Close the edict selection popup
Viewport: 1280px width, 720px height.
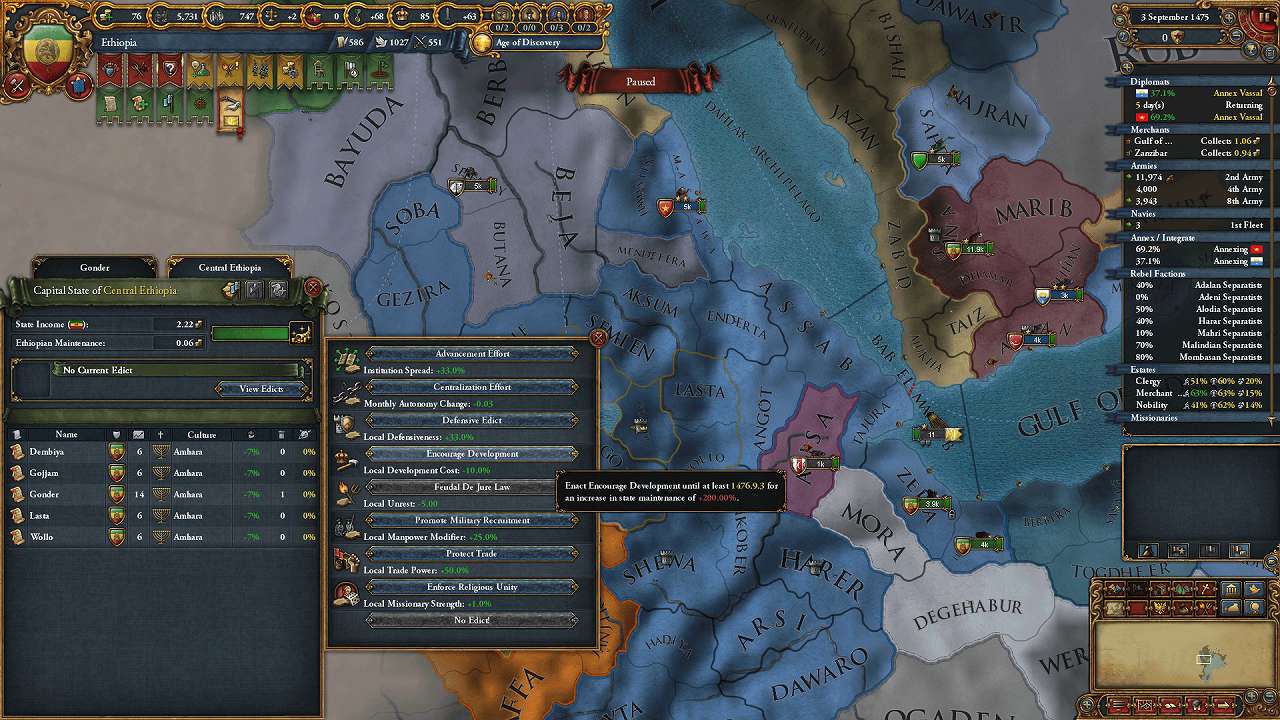[598, 338]
